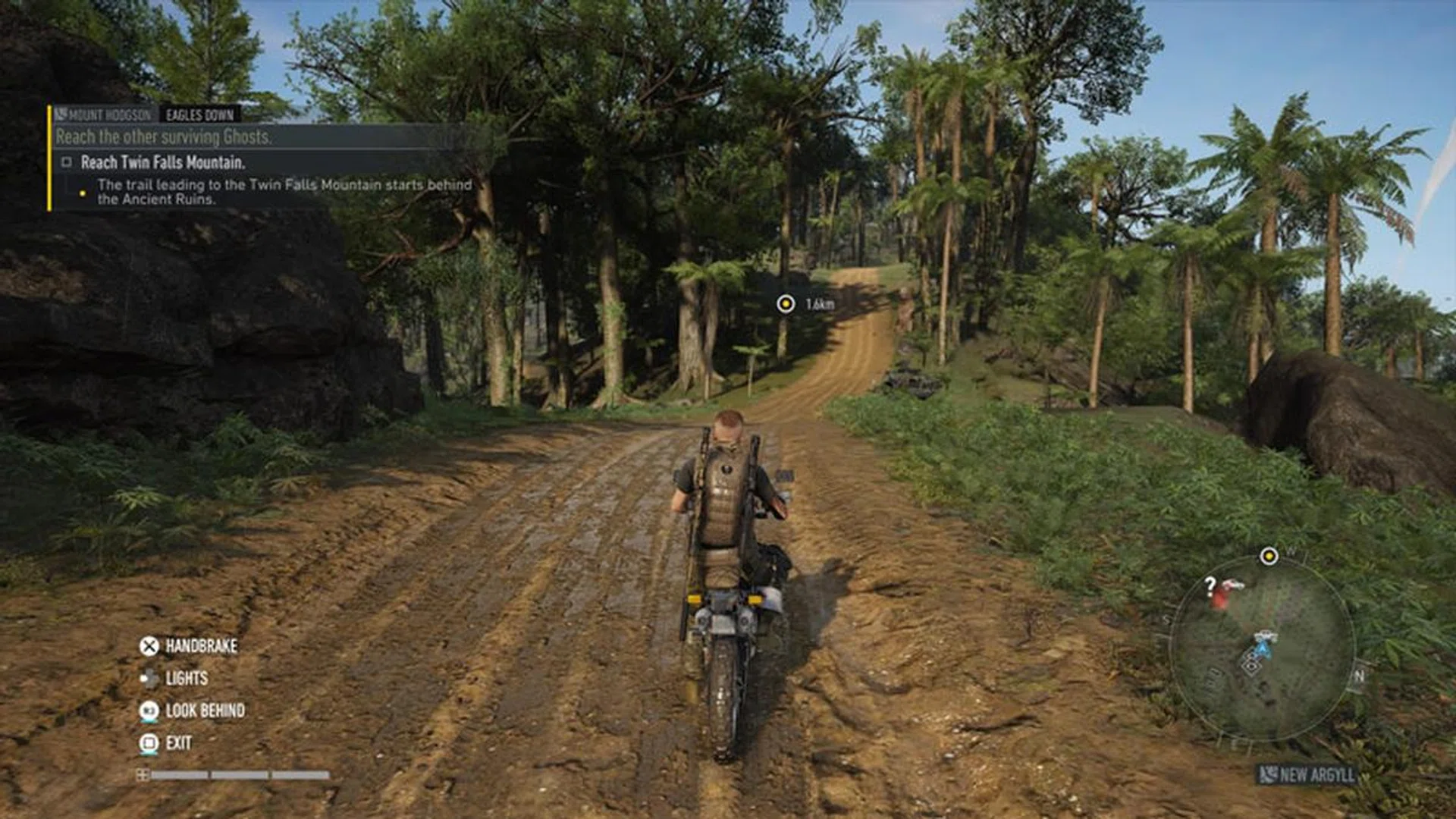Click the EAGLES DOWN mission tab

(x=199, y=115)
